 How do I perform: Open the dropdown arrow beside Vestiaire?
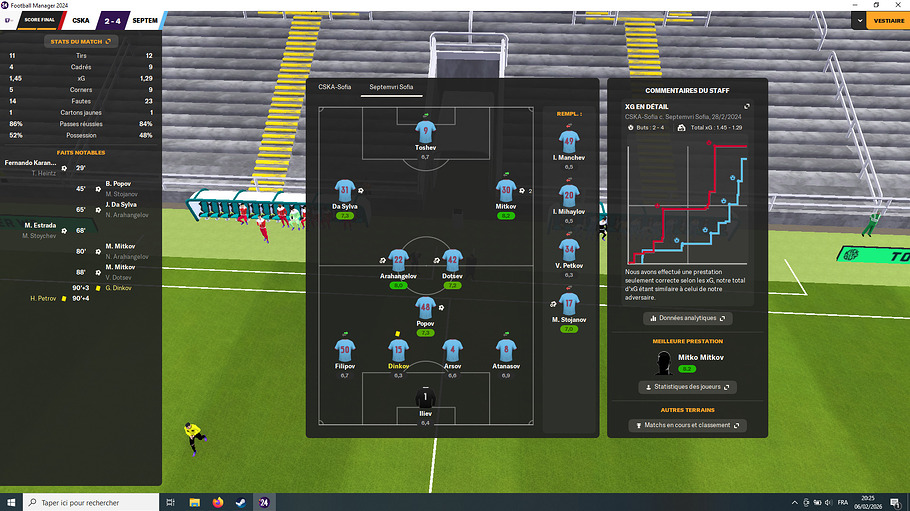click(x=859, y=20)
